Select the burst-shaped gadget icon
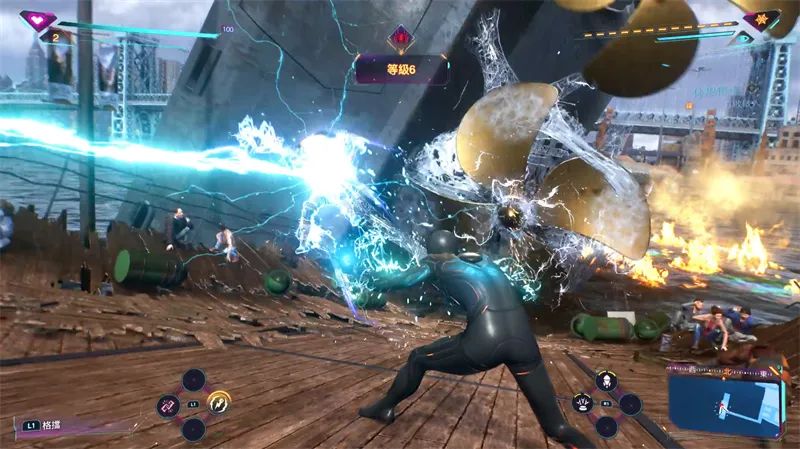Viewport: 800px width, 449px height. pyautogui.click(x=582, y=403)
